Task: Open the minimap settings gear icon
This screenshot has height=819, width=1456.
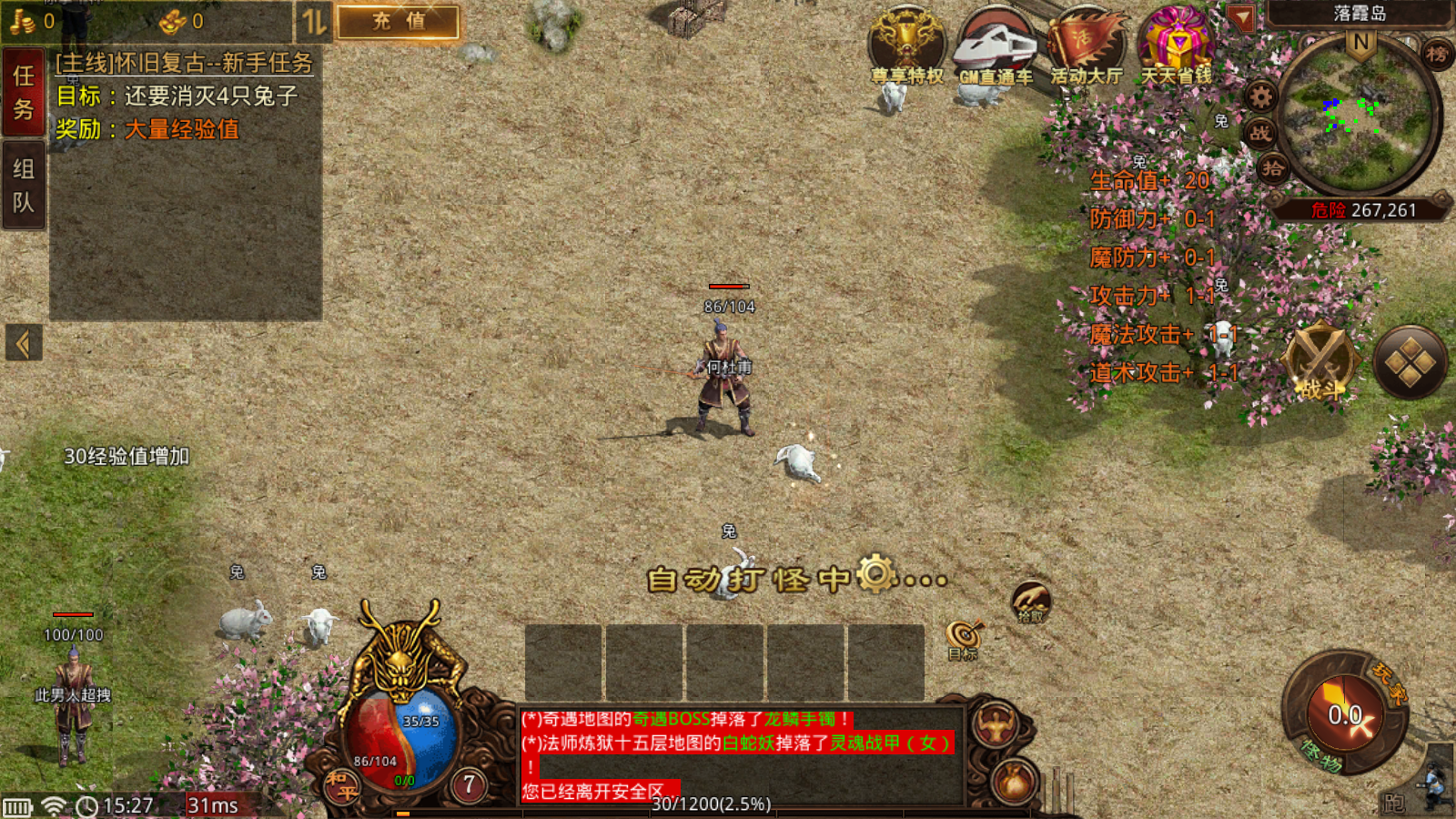Action: [x=1262, y=95]
